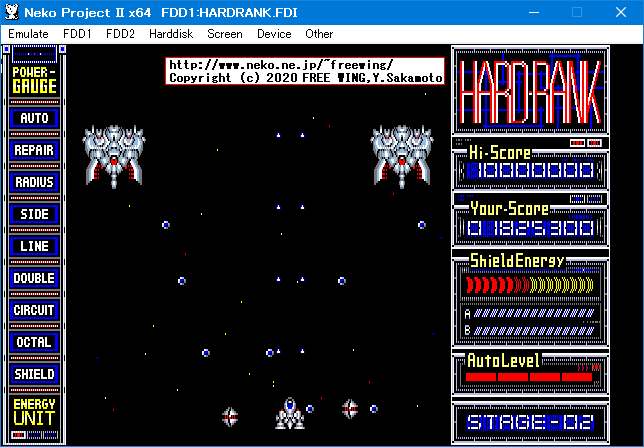Choose the SIDE power-up slot
The height and width of the screenshot is (447, 644).
tap(34, 215)
